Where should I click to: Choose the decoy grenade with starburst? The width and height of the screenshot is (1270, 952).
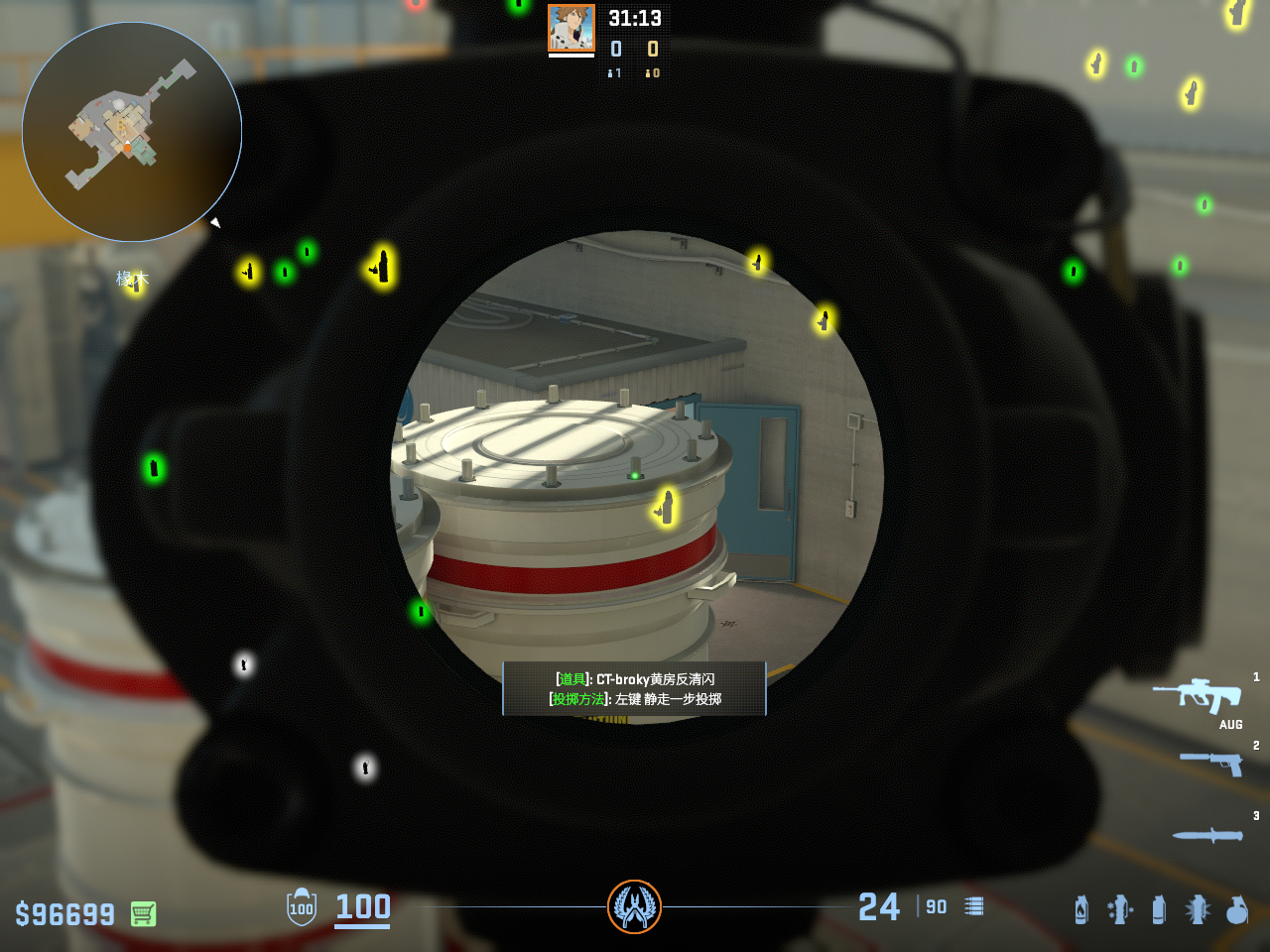[1198, 909]
